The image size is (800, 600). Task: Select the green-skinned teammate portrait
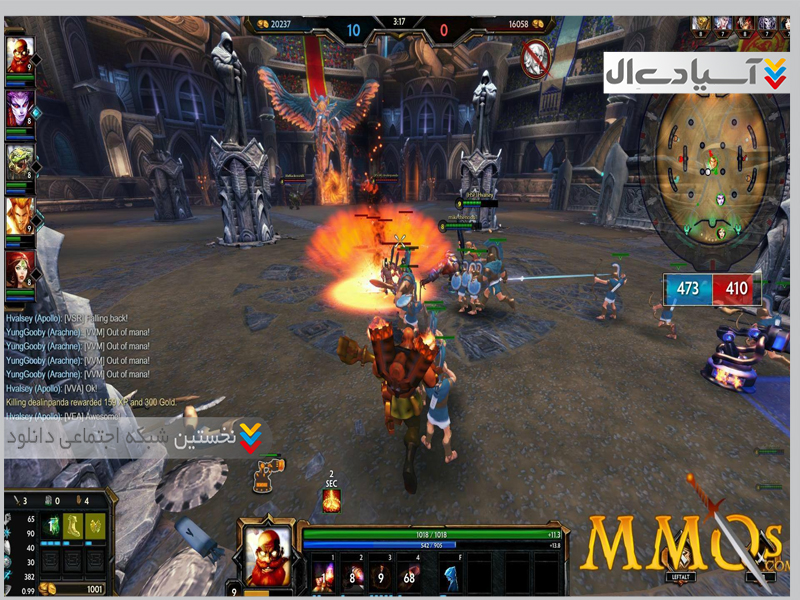(x=20, y=160)
